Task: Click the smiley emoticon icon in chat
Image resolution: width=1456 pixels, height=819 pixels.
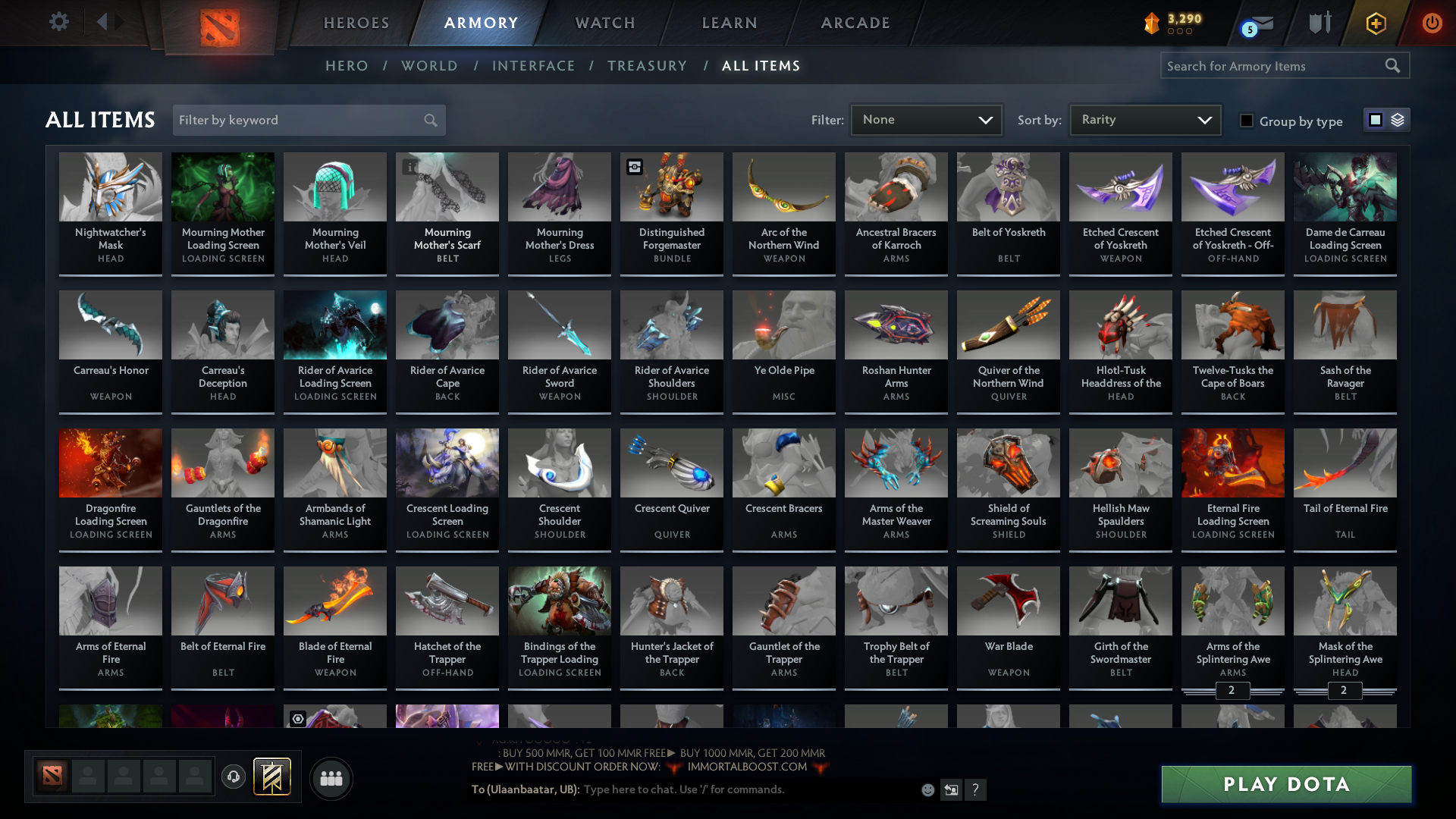Action: [927, 789]
